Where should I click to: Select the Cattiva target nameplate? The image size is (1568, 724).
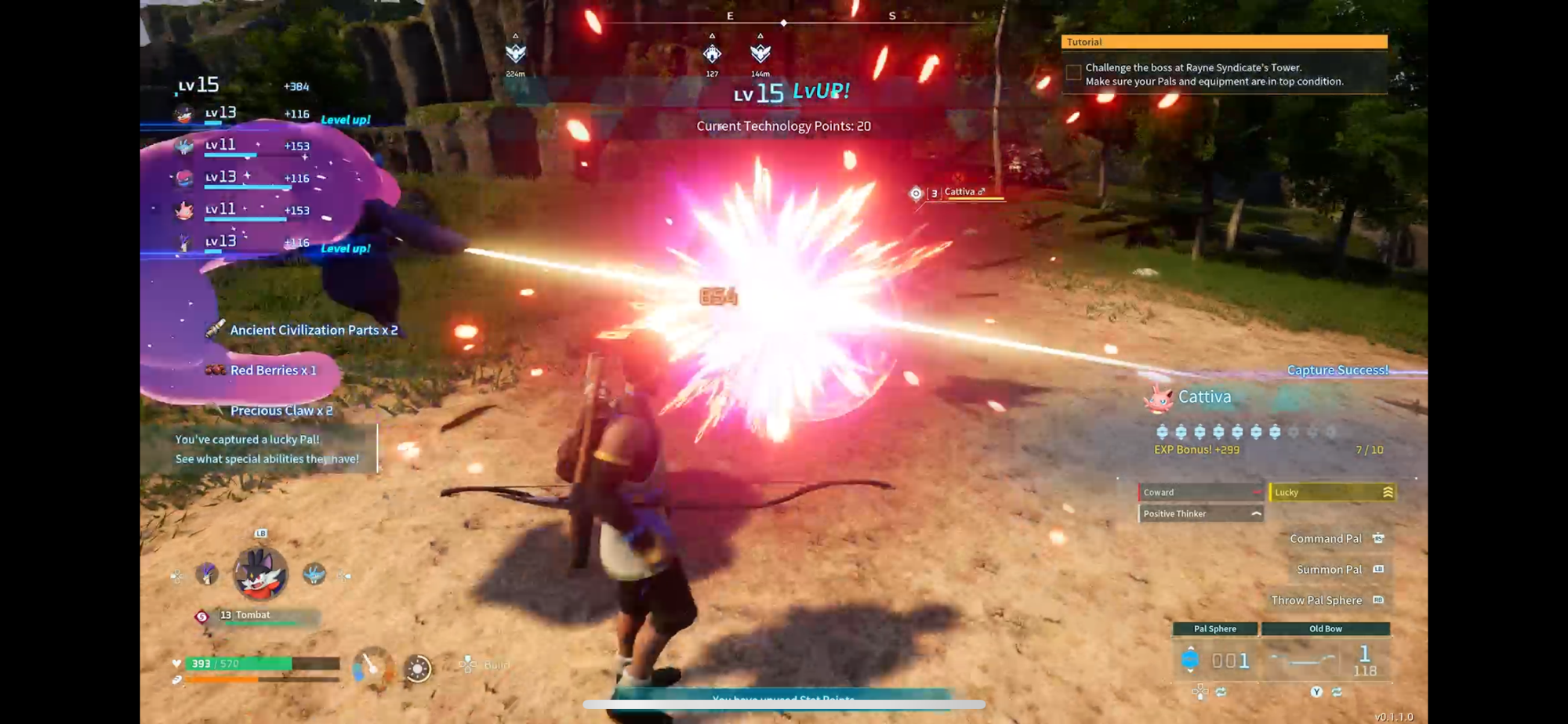click(x=964, y=193)
